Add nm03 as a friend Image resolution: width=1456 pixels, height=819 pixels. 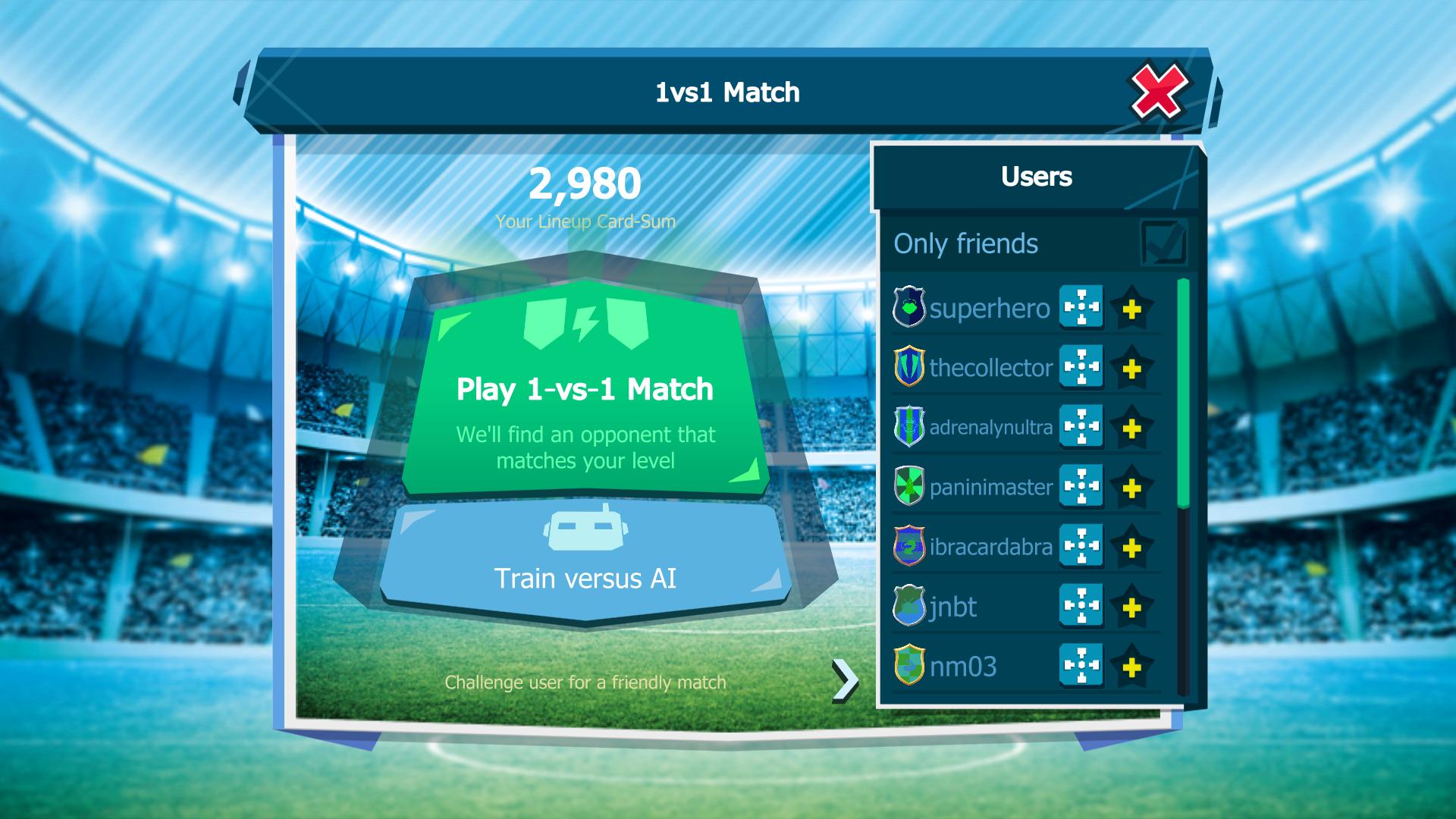click(1131, 667)
